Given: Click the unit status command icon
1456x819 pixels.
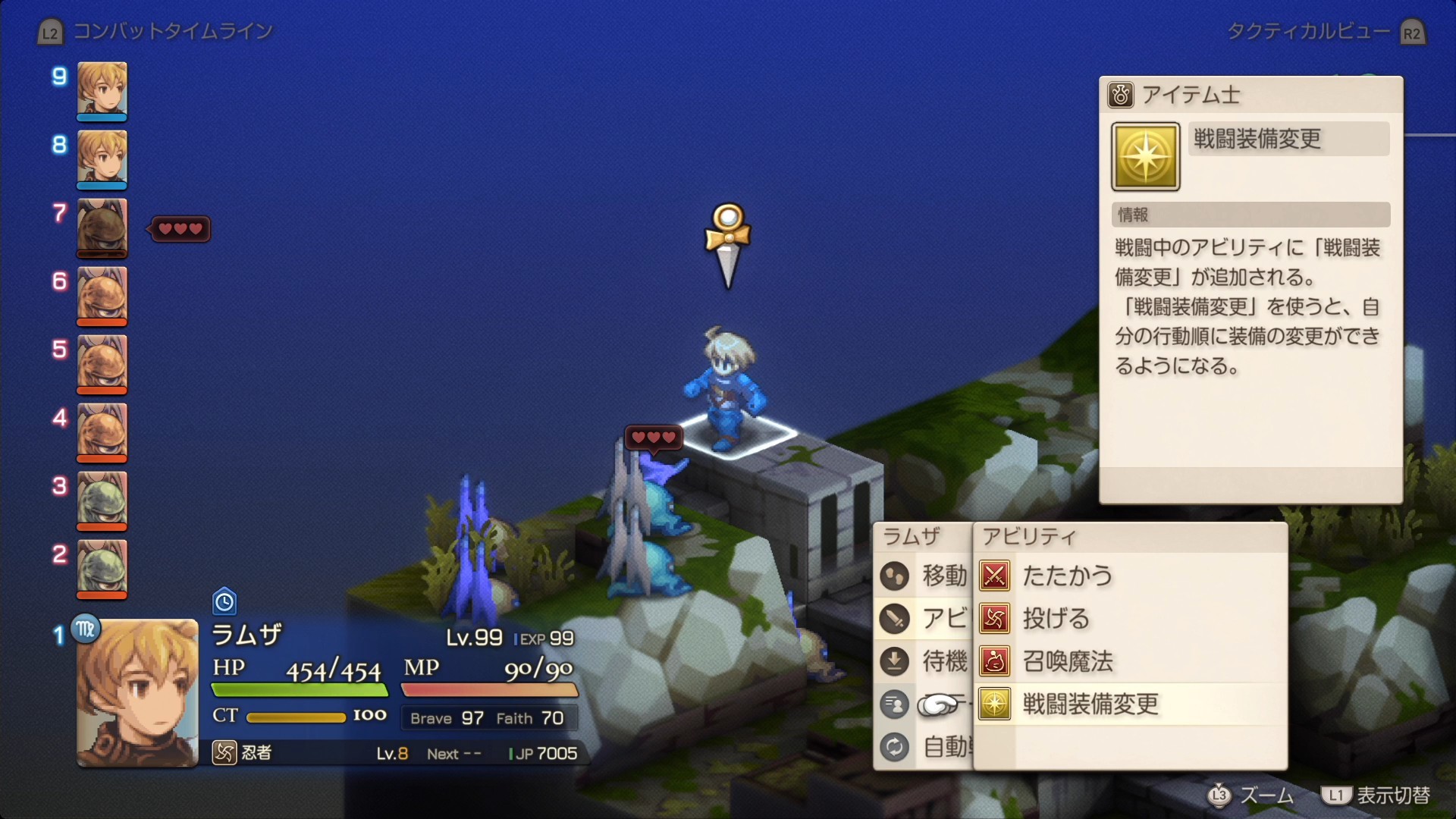Looking at the screenshot, I should 895,704.
